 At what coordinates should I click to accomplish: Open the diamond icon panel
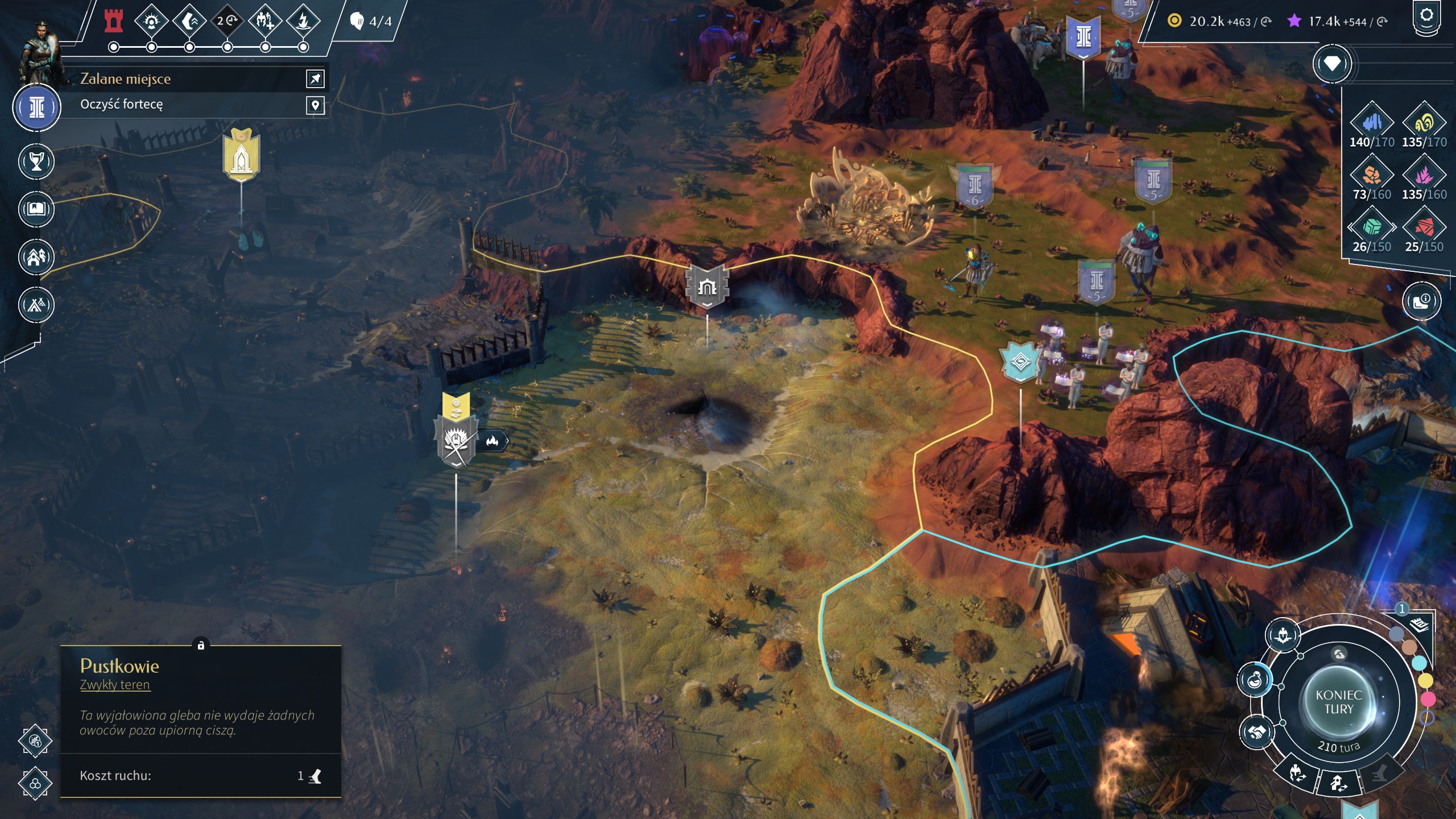[1332, 64]
